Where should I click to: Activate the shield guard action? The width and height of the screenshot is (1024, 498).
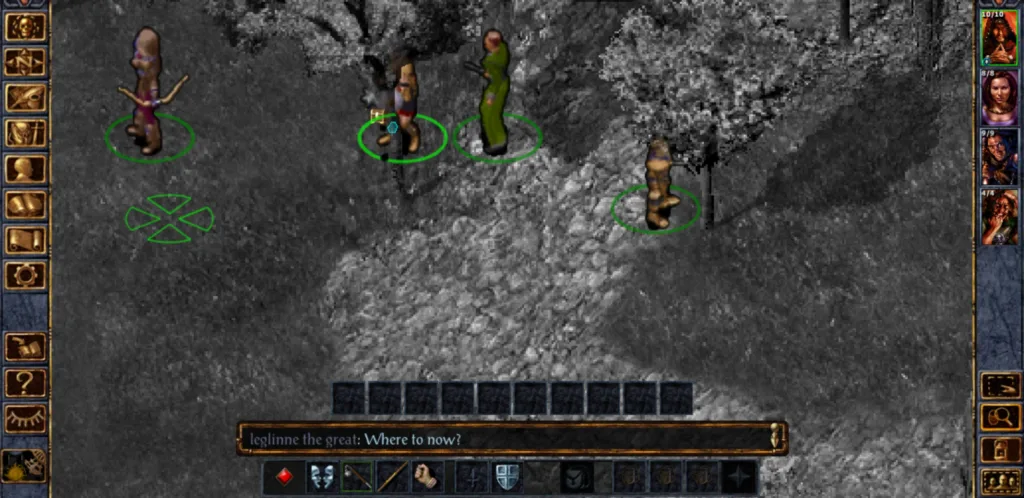click(x=508, y=476)
